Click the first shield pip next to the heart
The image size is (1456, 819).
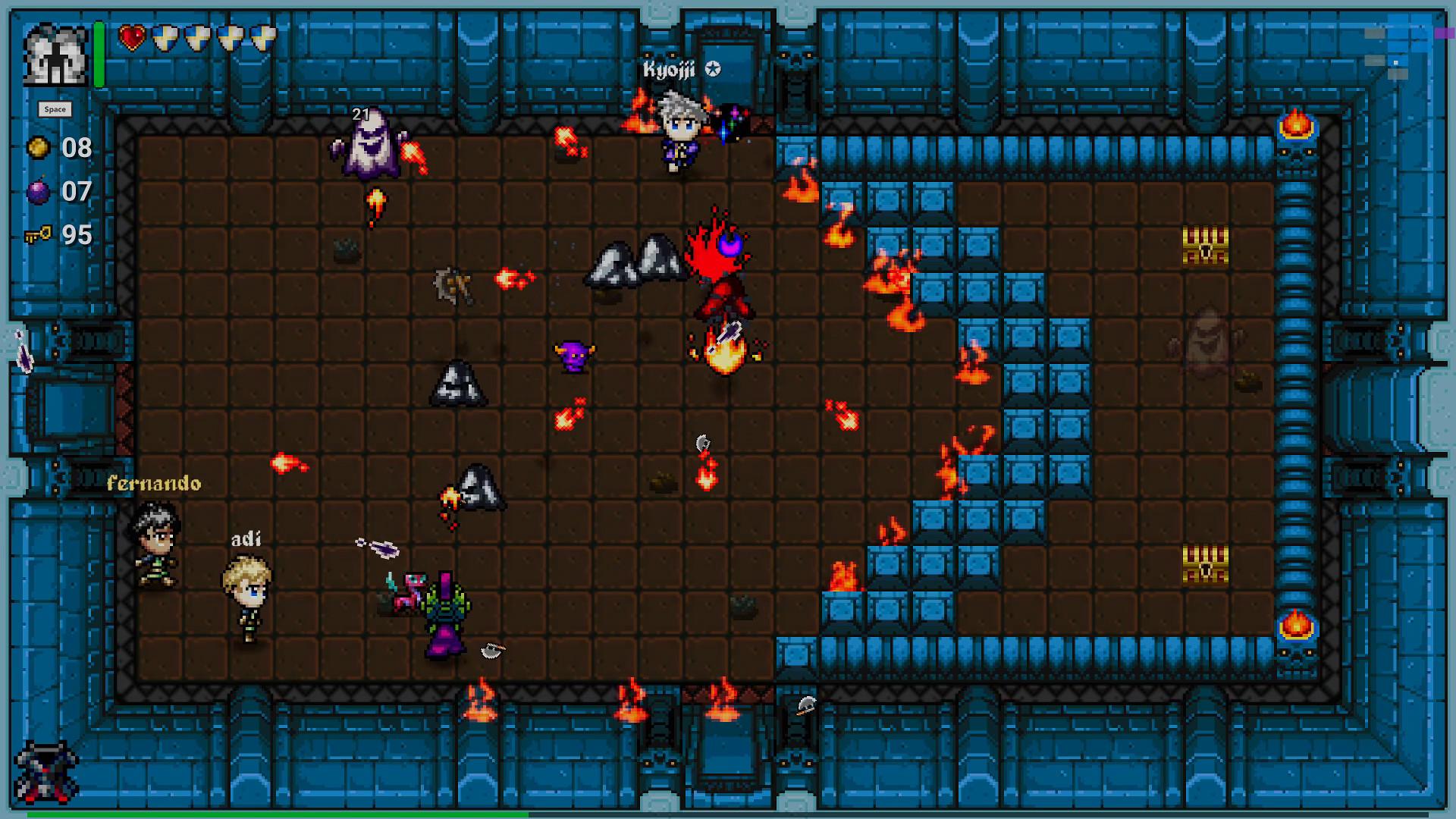click(165, 39)
